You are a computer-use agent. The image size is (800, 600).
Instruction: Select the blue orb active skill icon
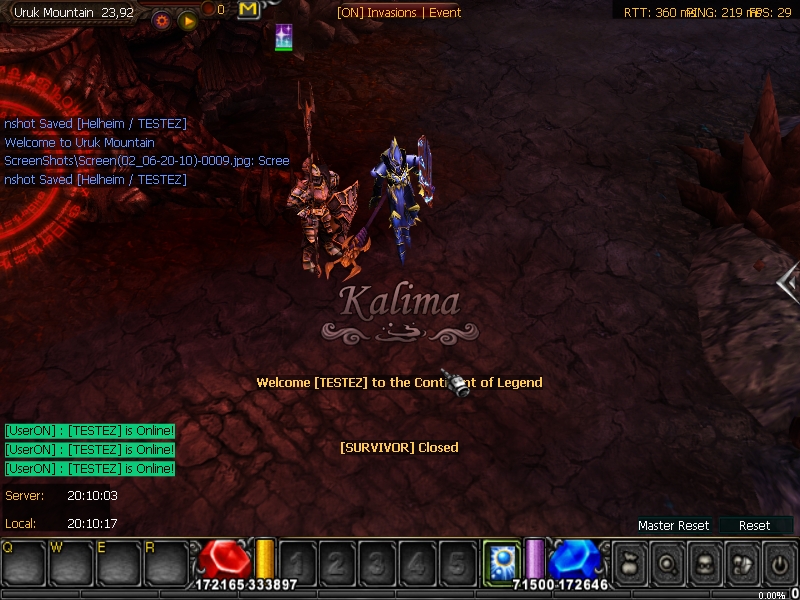point(498,559)
